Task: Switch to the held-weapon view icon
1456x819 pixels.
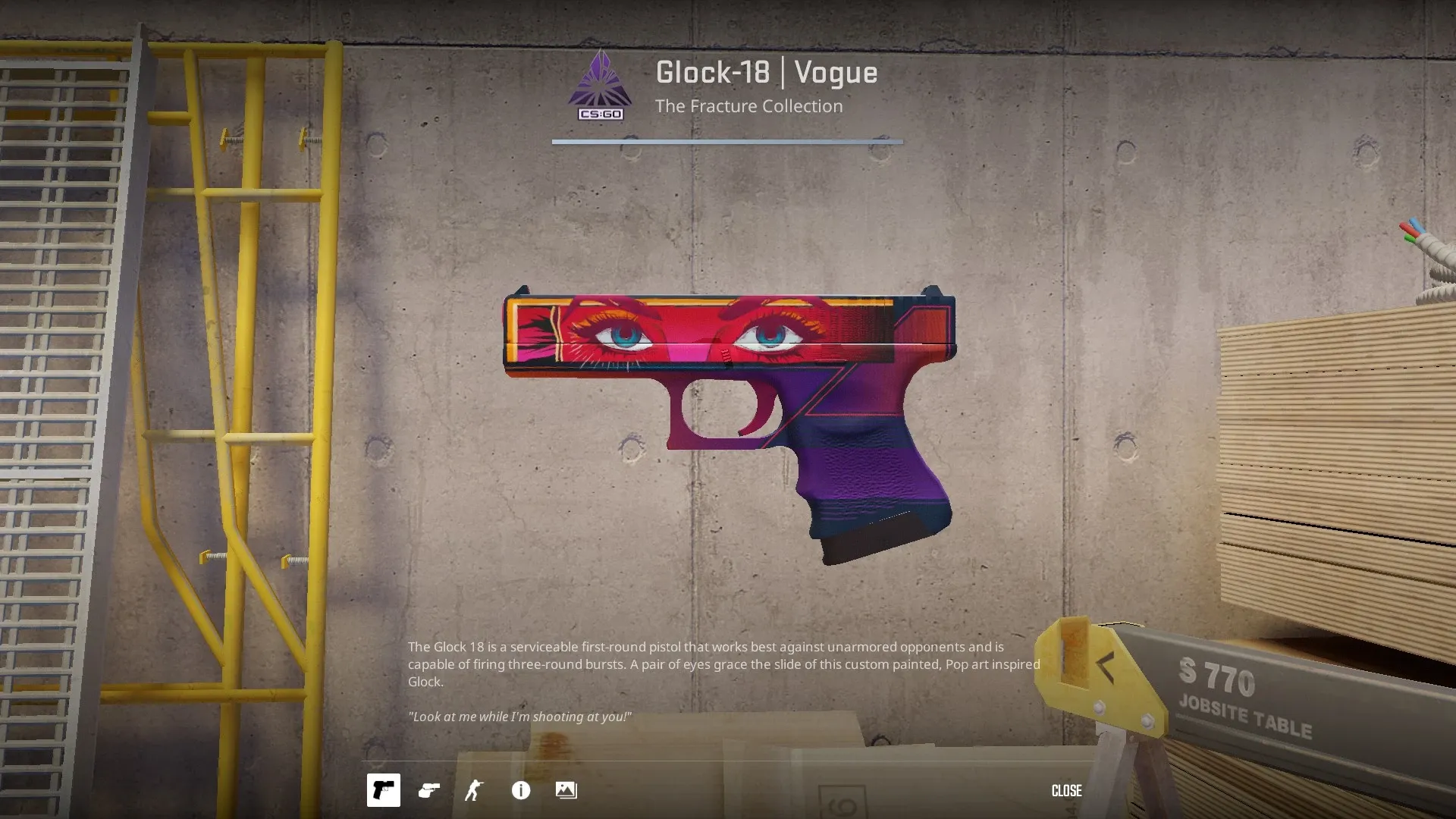Action: (429, 790)
